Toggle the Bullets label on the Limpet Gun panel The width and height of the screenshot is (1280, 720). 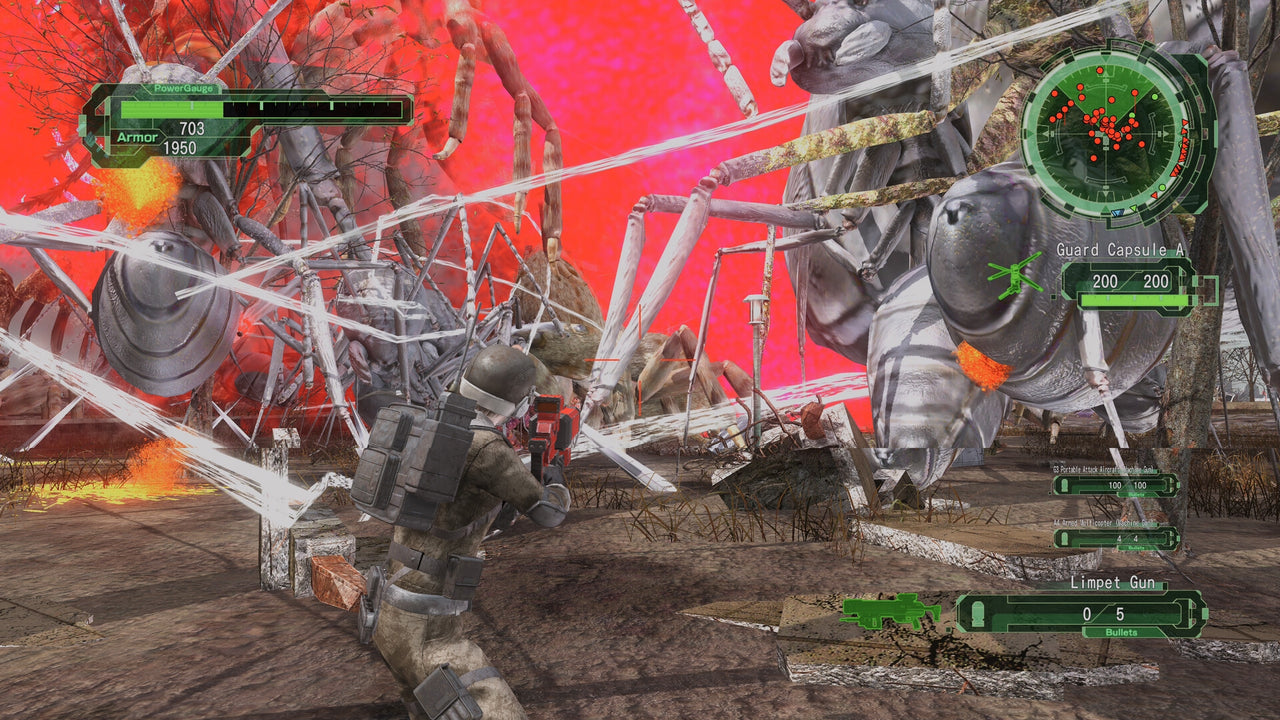click(1122, 632)
